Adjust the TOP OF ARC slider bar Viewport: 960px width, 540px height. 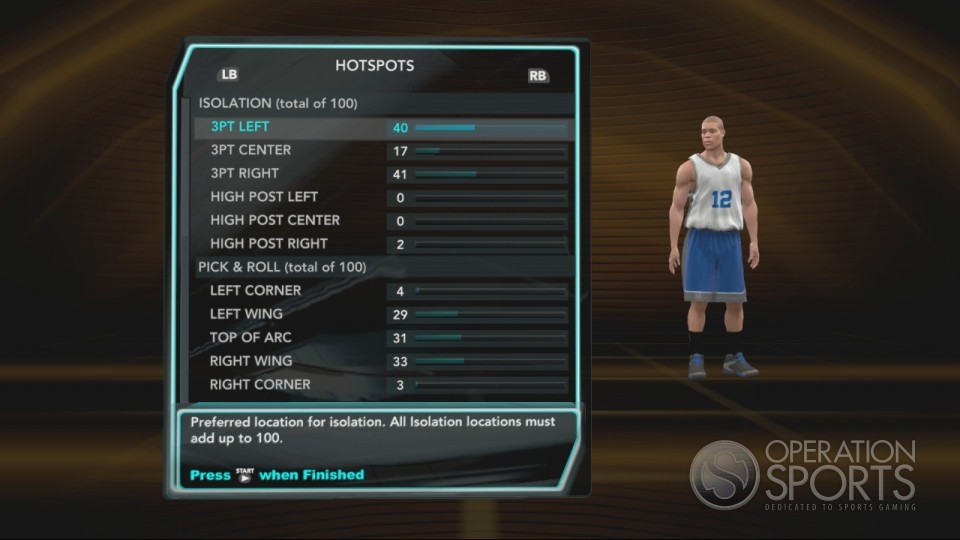[x=490, y=338]
